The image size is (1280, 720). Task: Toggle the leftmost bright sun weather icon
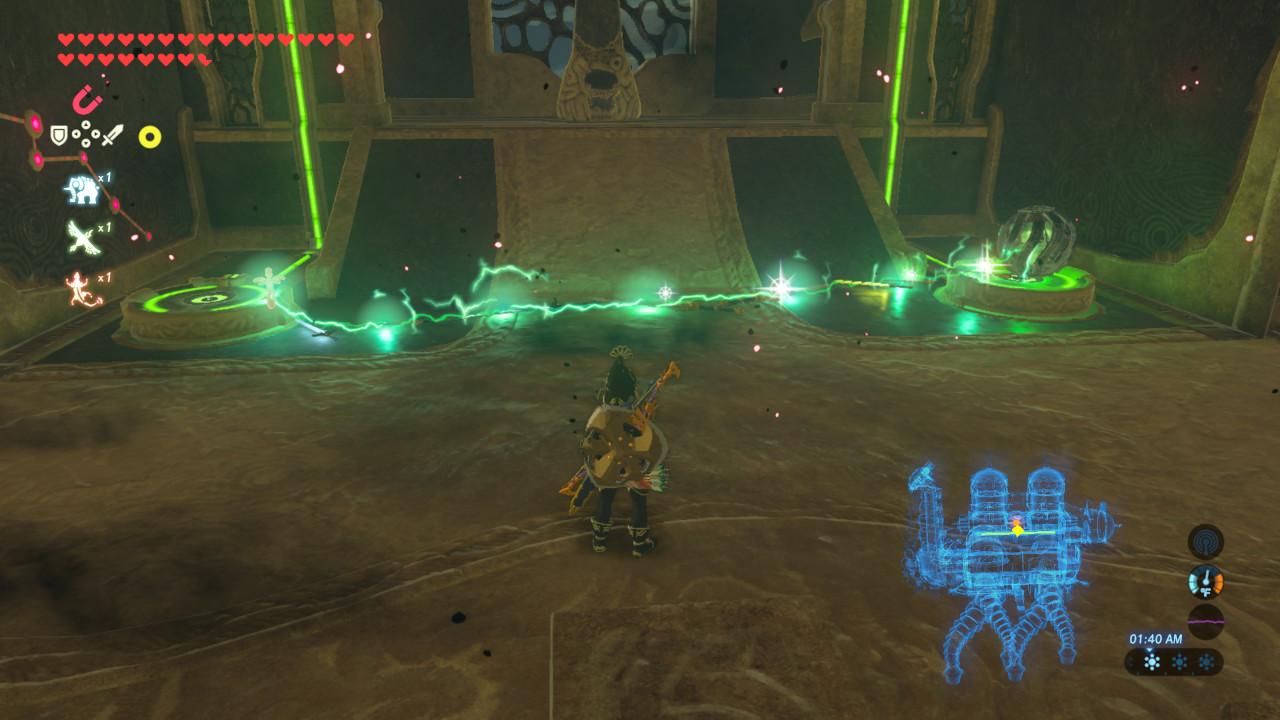click(1150, 662)
